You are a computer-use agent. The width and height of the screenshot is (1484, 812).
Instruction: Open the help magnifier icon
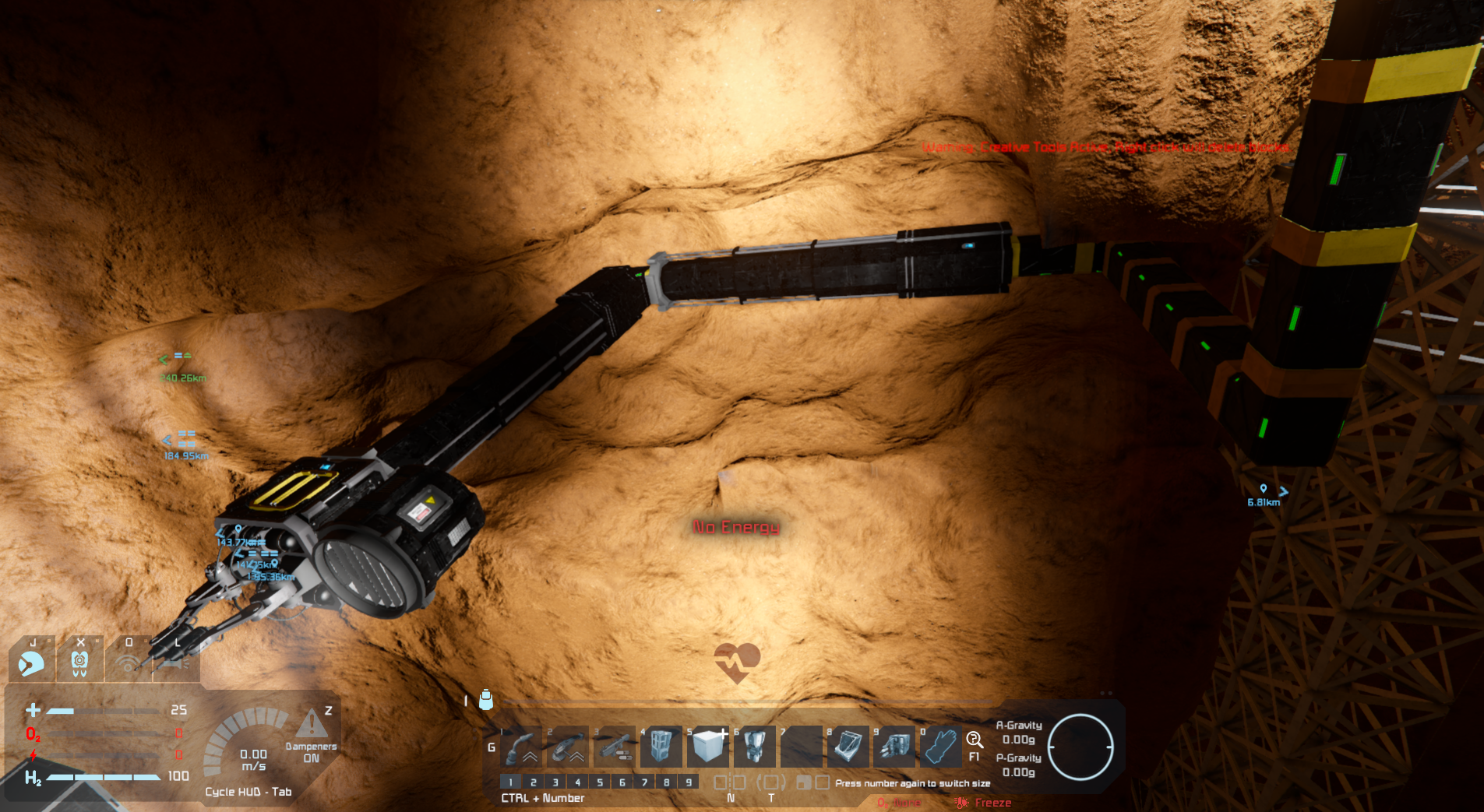tap(974, 740)
